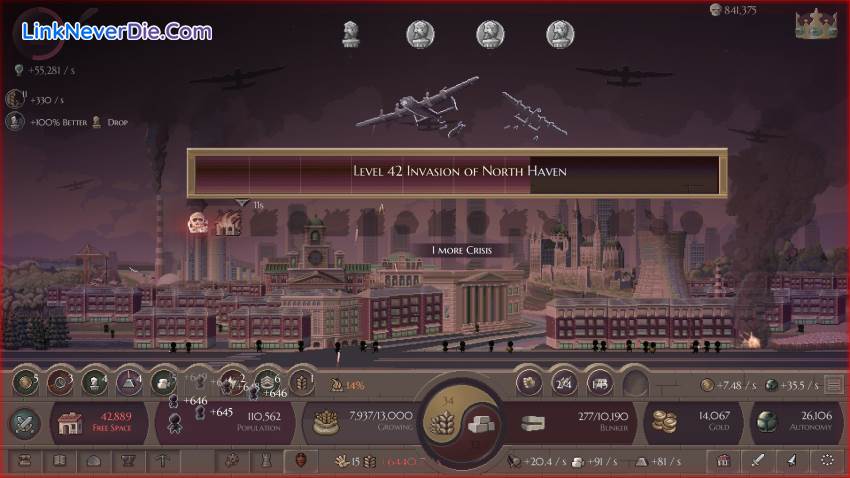Open the temple building toolbar button

(x=724, y=461)
